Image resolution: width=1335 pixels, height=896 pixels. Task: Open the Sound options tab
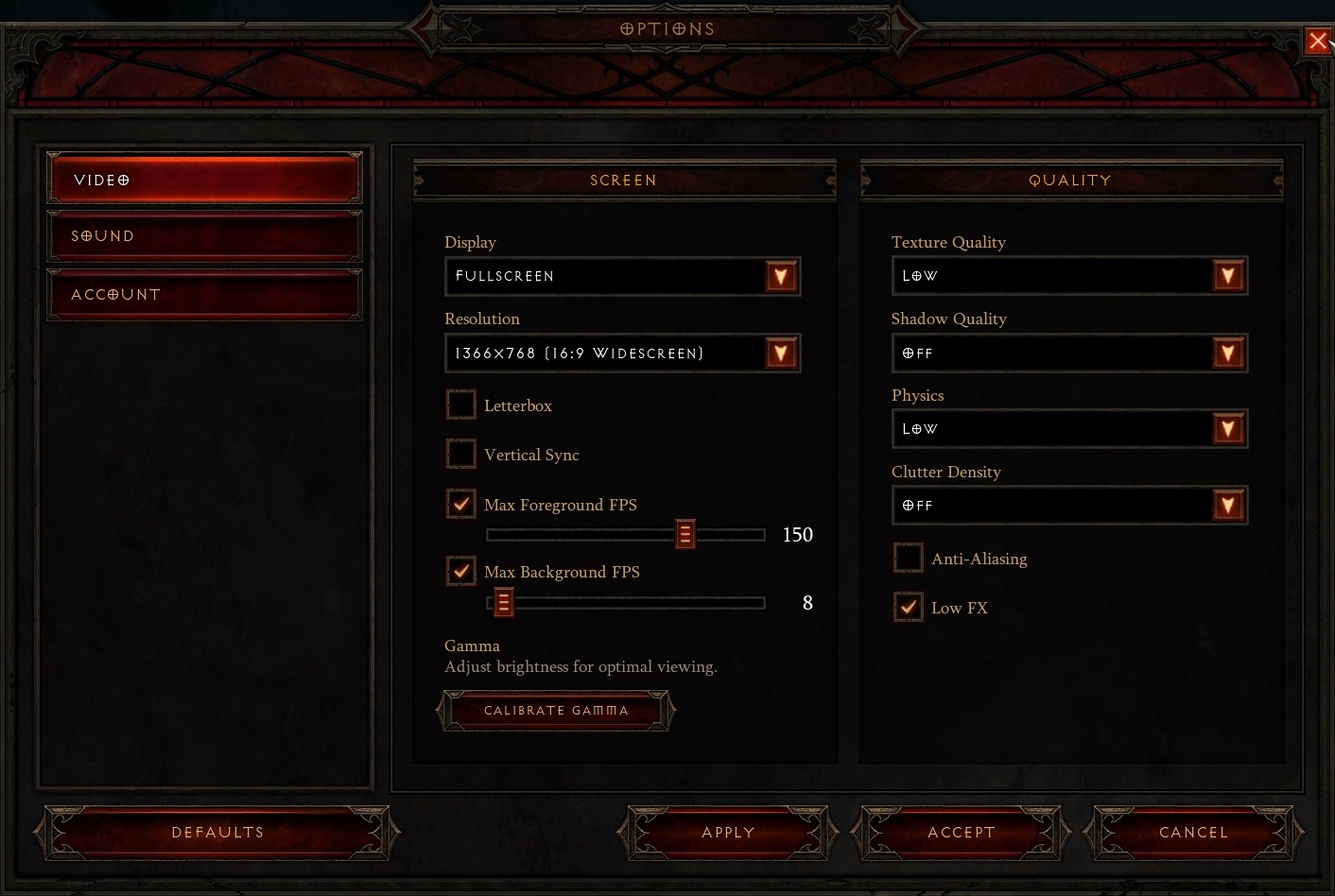pos(204,236)
